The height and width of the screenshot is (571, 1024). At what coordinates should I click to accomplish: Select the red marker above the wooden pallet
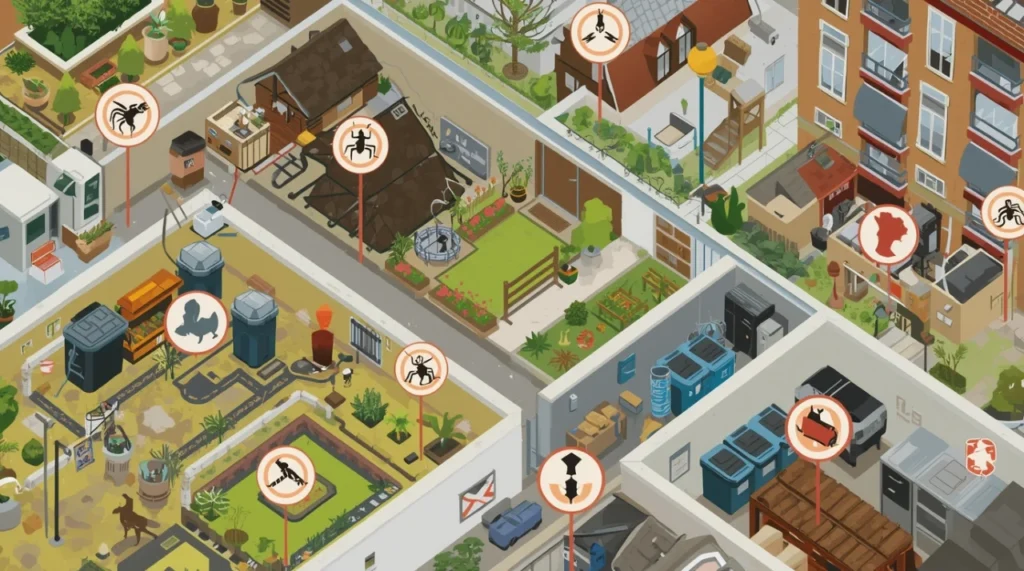click(818, 428)
